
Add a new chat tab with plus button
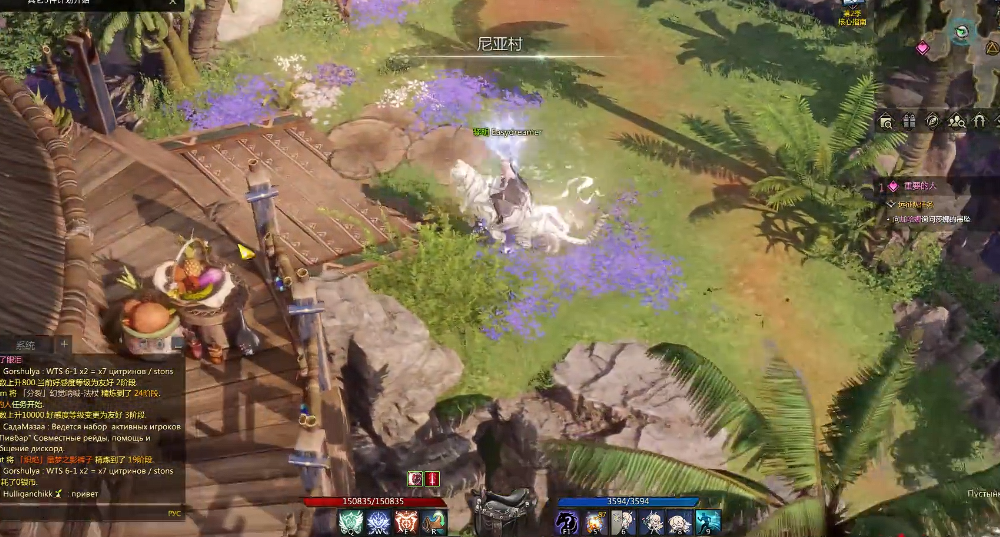coord(66,345)
